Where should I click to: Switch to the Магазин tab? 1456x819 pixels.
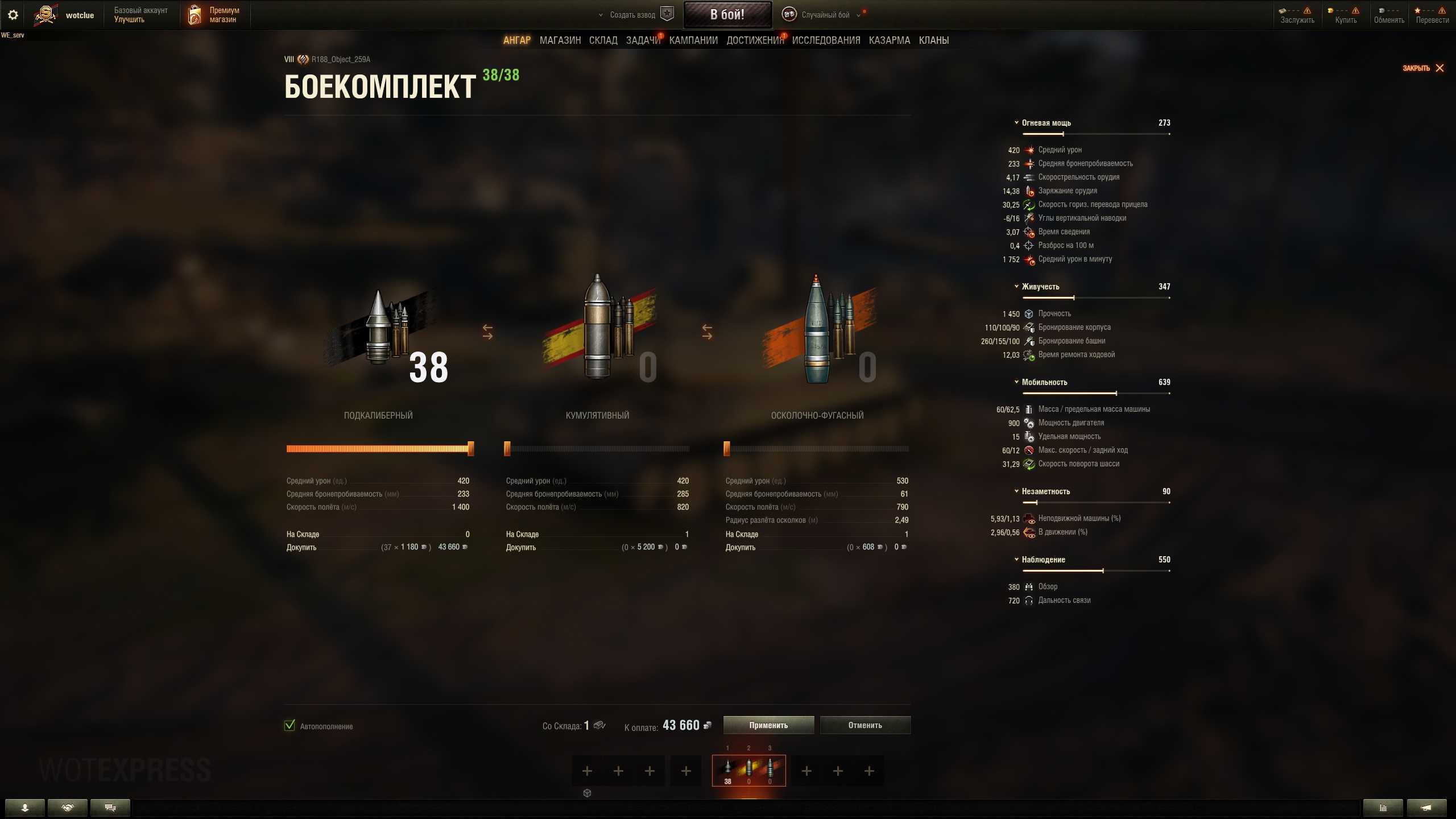click(560, 40)
